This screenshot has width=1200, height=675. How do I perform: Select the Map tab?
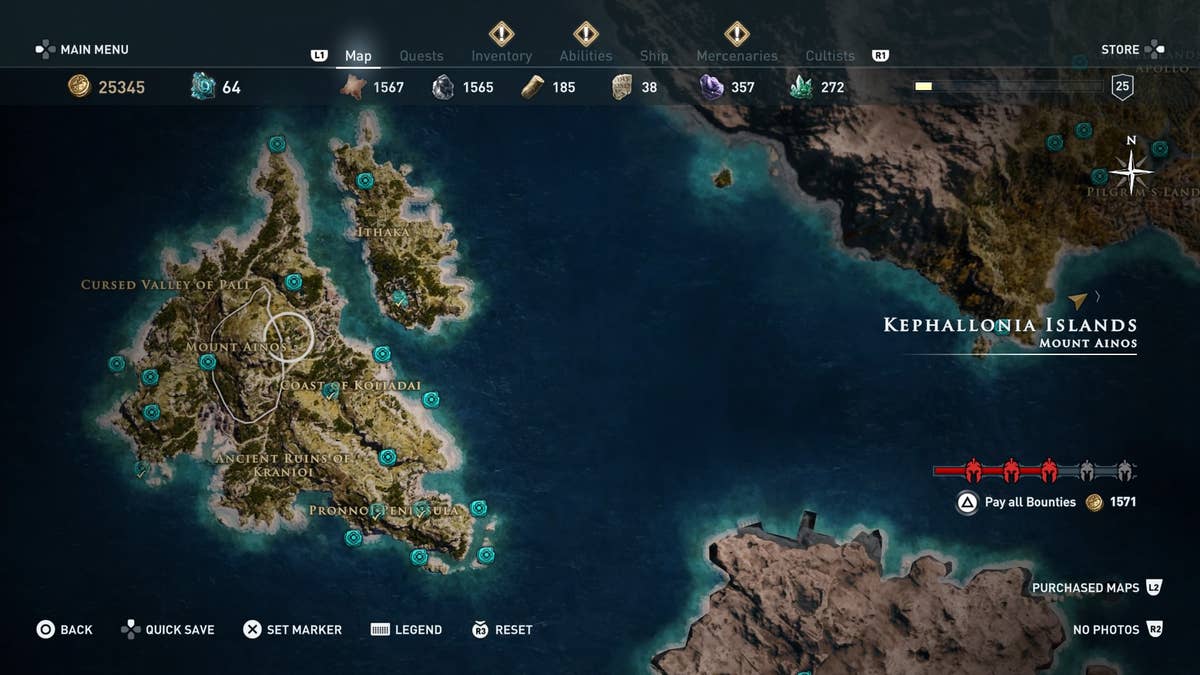click(x=358, y=56)
